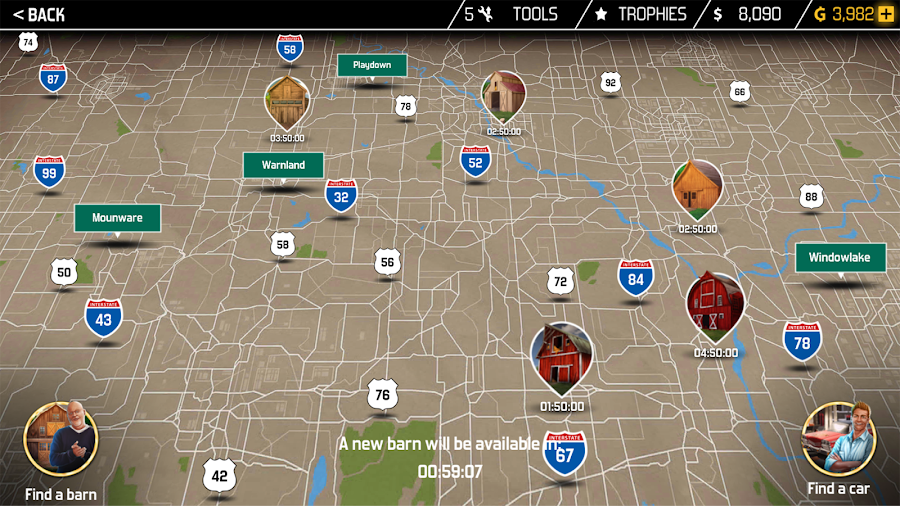Screen dimensions: 900x506
Task: Go back using the Back button
Action: tap(39, 14)
